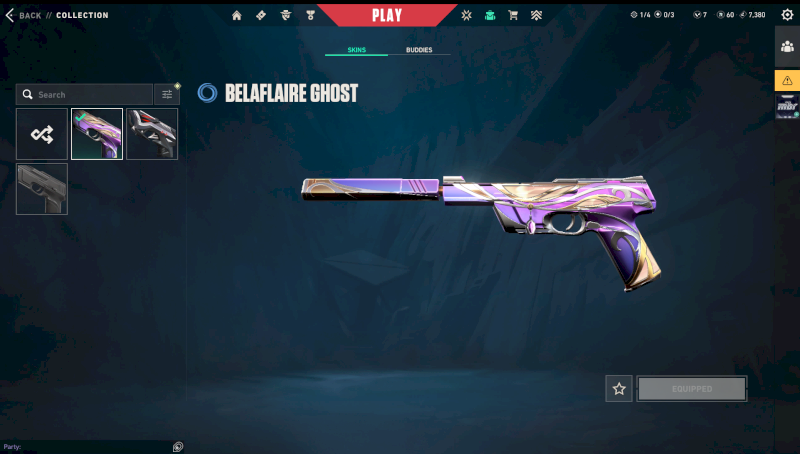800x454 pixels.
Task: Open the collection icon in top bar
Action: click(x=490, y=15)
